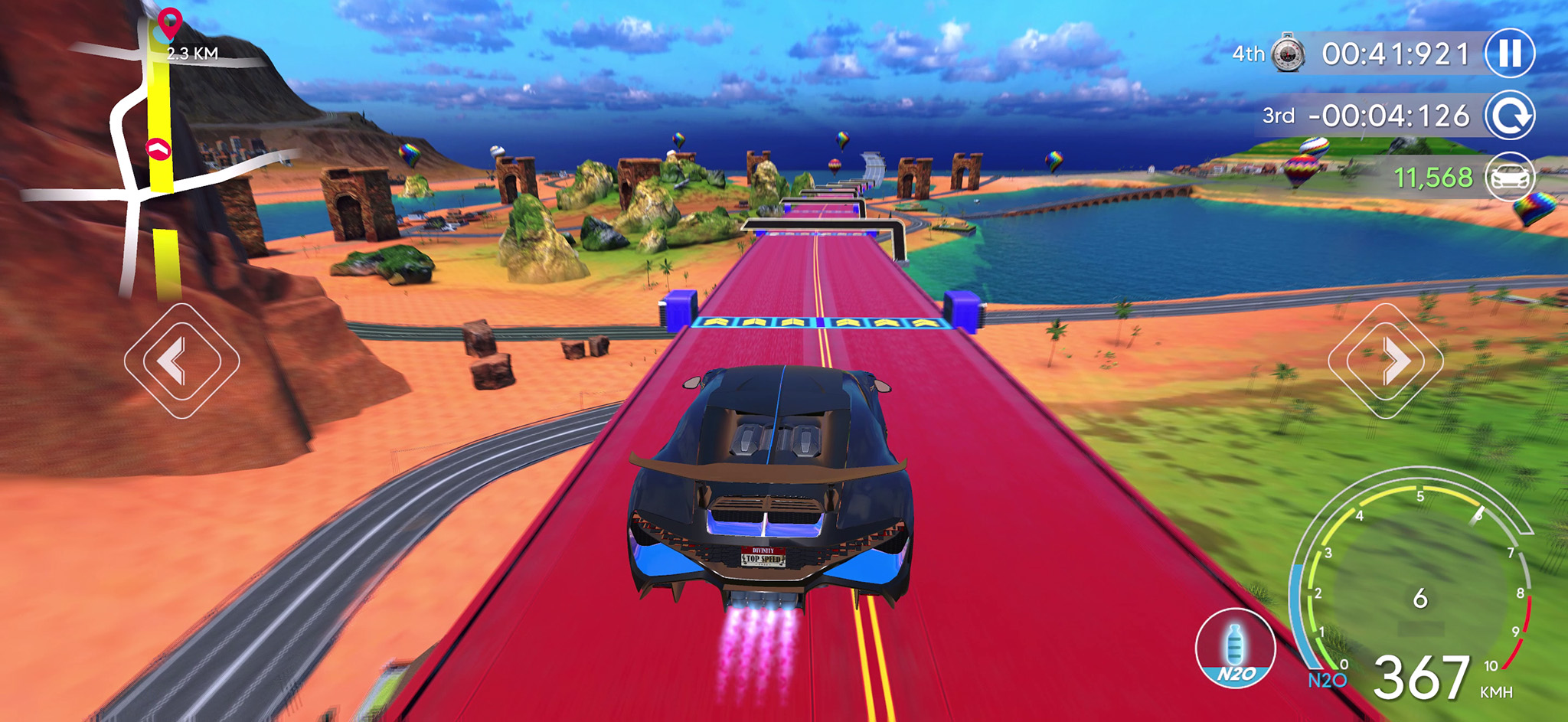Switch camera view with the car icon
Viewport: 1568px width, 722px height.
1510,177
